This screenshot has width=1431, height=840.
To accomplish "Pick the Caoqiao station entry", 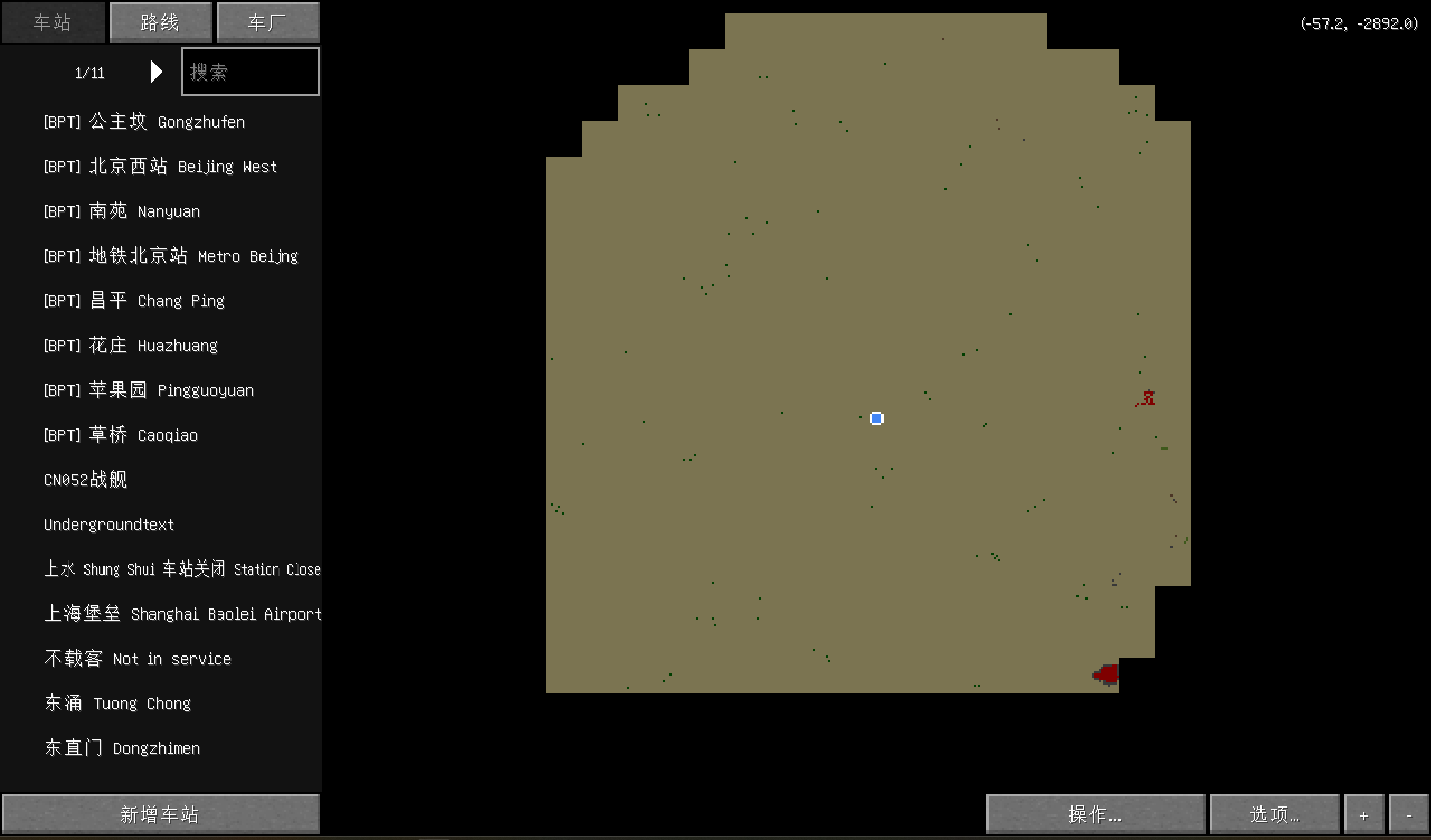I will [x=120, y=435].
